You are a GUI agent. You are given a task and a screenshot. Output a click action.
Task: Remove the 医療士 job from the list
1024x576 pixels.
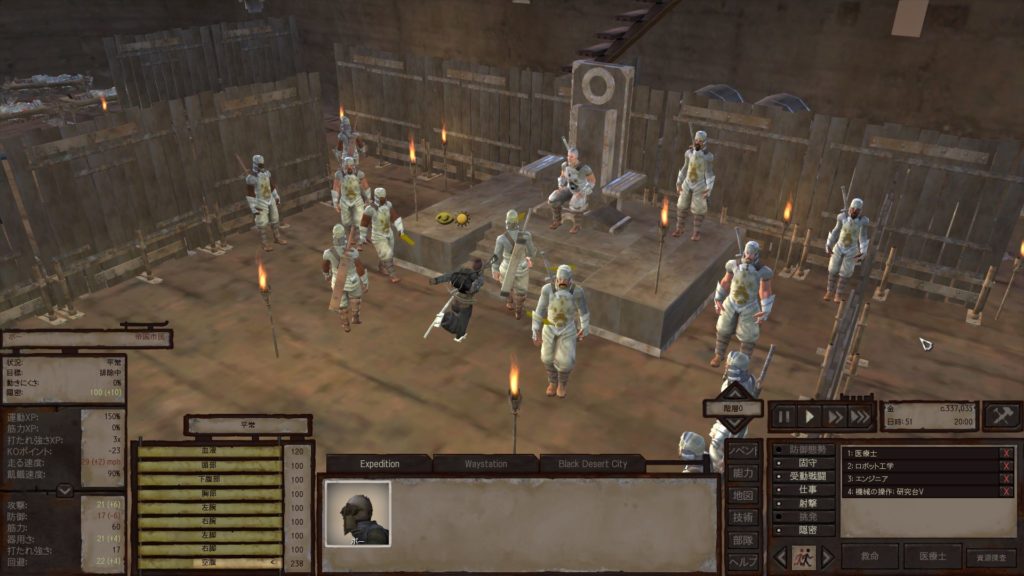(1007, 453)
